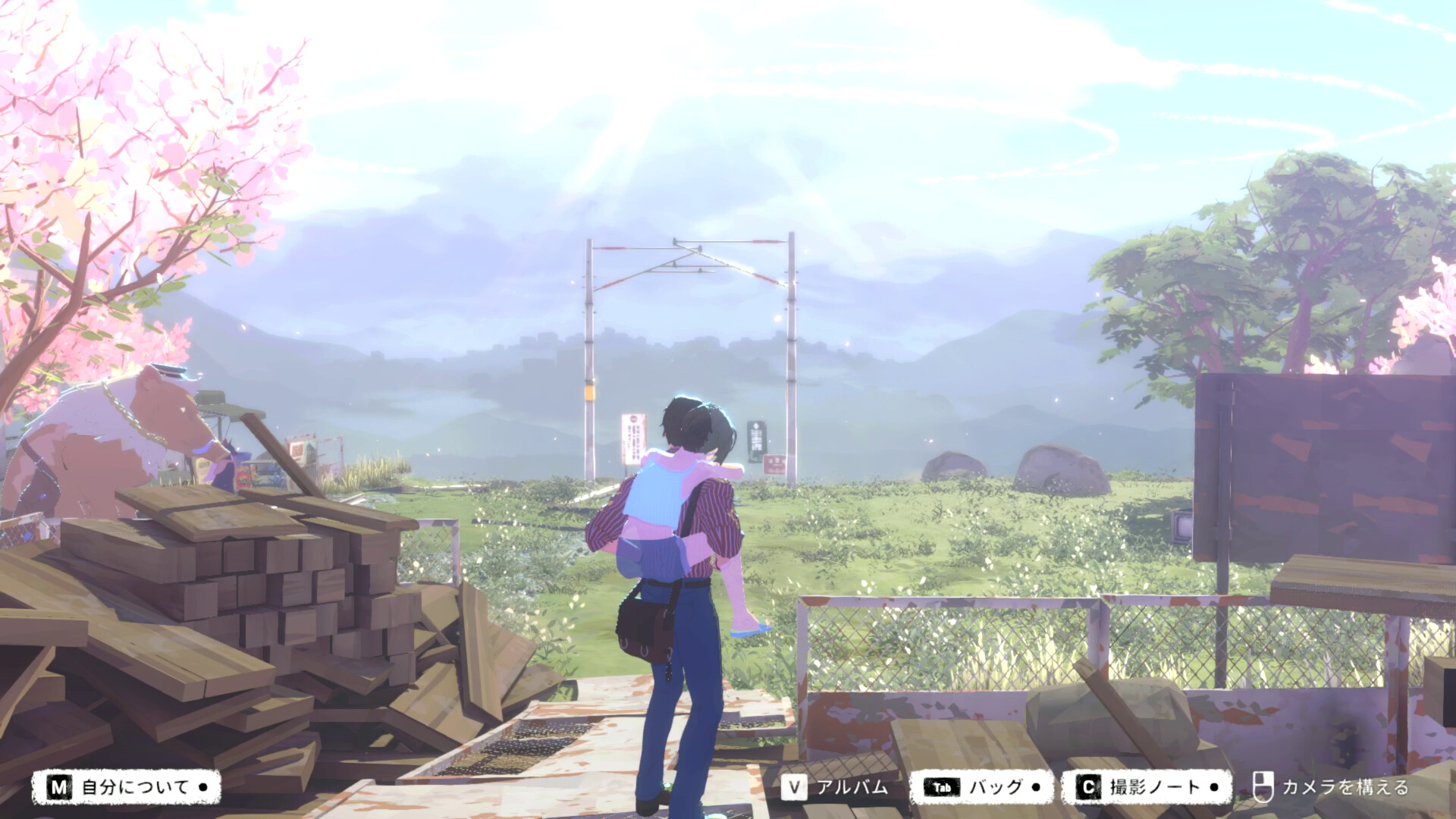Open the 自分について prompt
This screenshot has width=1456, height=819.
pos(135,787)
